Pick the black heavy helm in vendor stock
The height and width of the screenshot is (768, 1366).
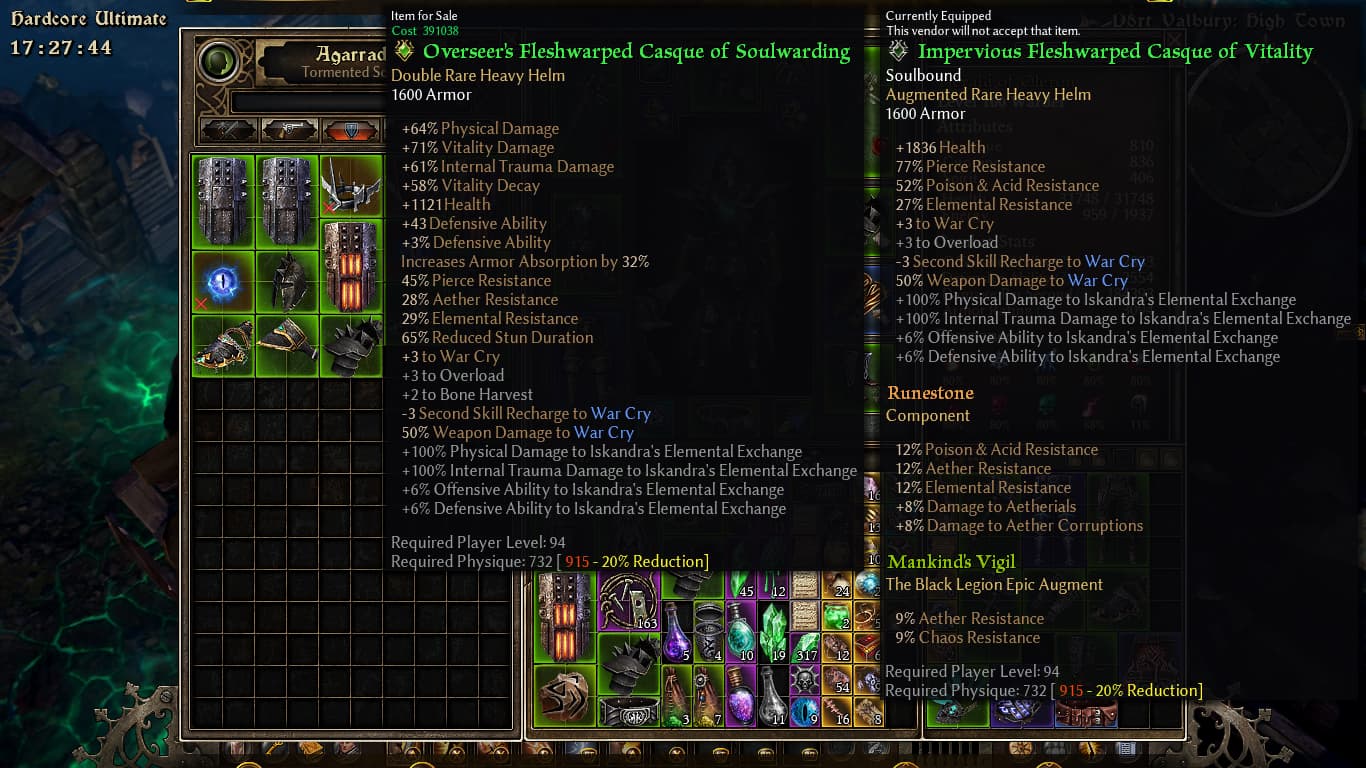tap(287, 280)
